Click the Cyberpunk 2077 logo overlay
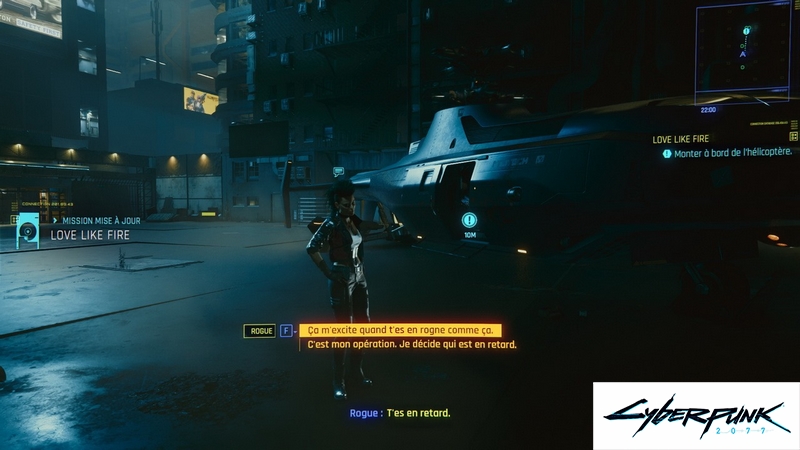Viewport: 800px width, 450px height. click(x=696, y=415)
